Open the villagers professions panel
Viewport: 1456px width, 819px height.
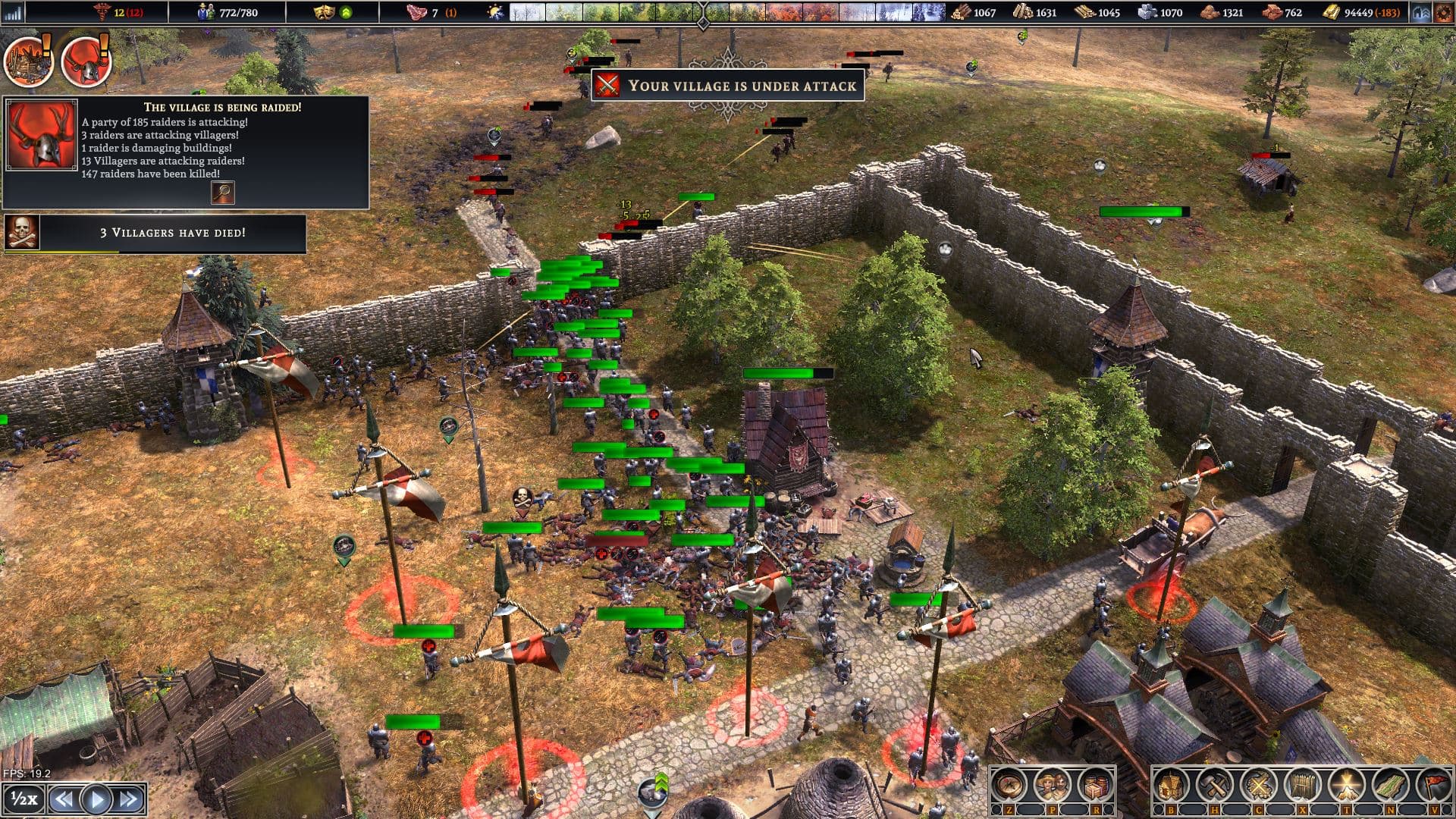1052,786
